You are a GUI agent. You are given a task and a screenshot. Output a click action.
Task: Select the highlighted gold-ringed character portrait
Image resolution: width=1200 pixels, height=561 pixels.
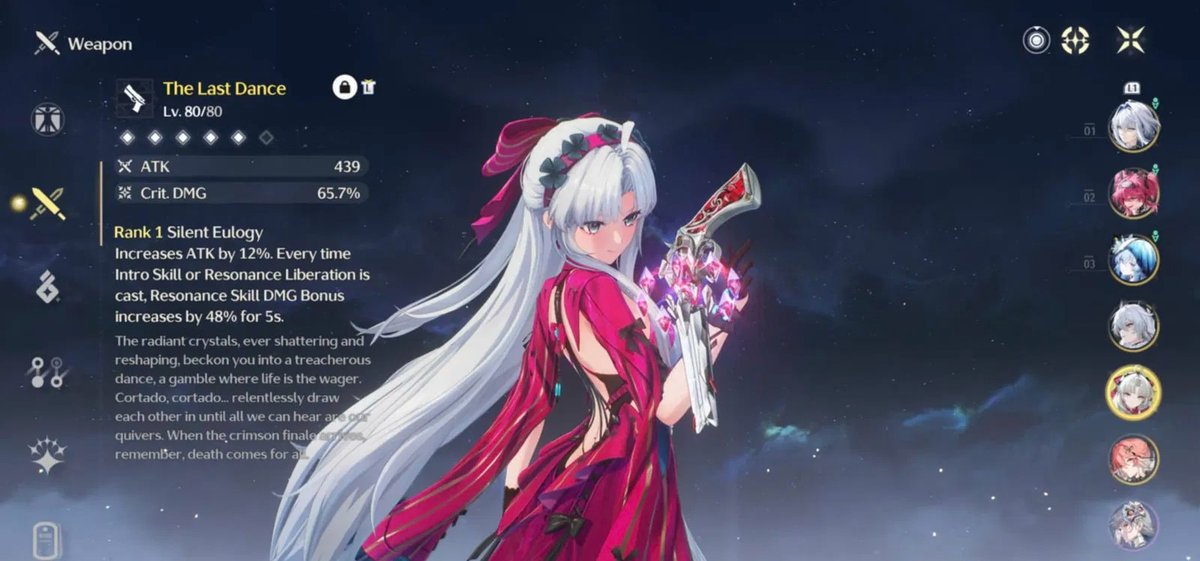click(x=1134, y=392)
